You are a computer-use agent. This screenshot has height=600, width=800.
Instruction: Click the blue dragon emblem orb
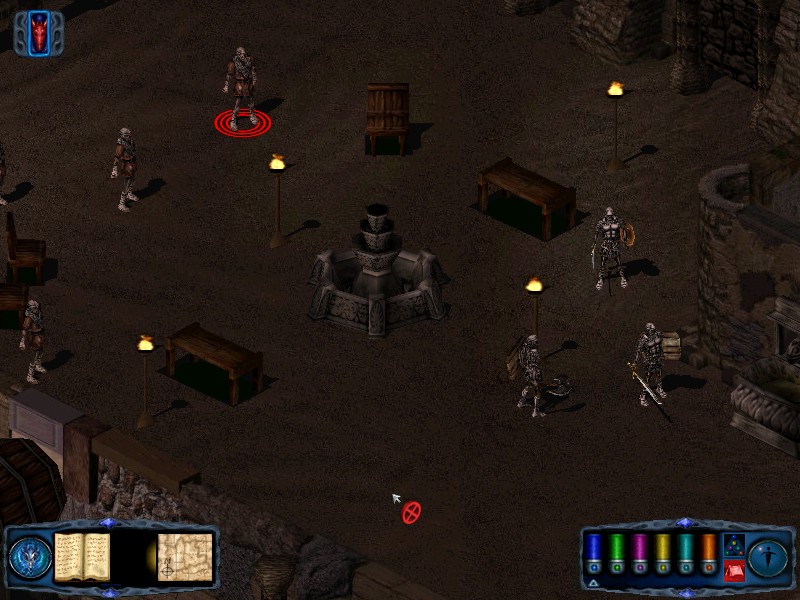(x=29, y=557)
